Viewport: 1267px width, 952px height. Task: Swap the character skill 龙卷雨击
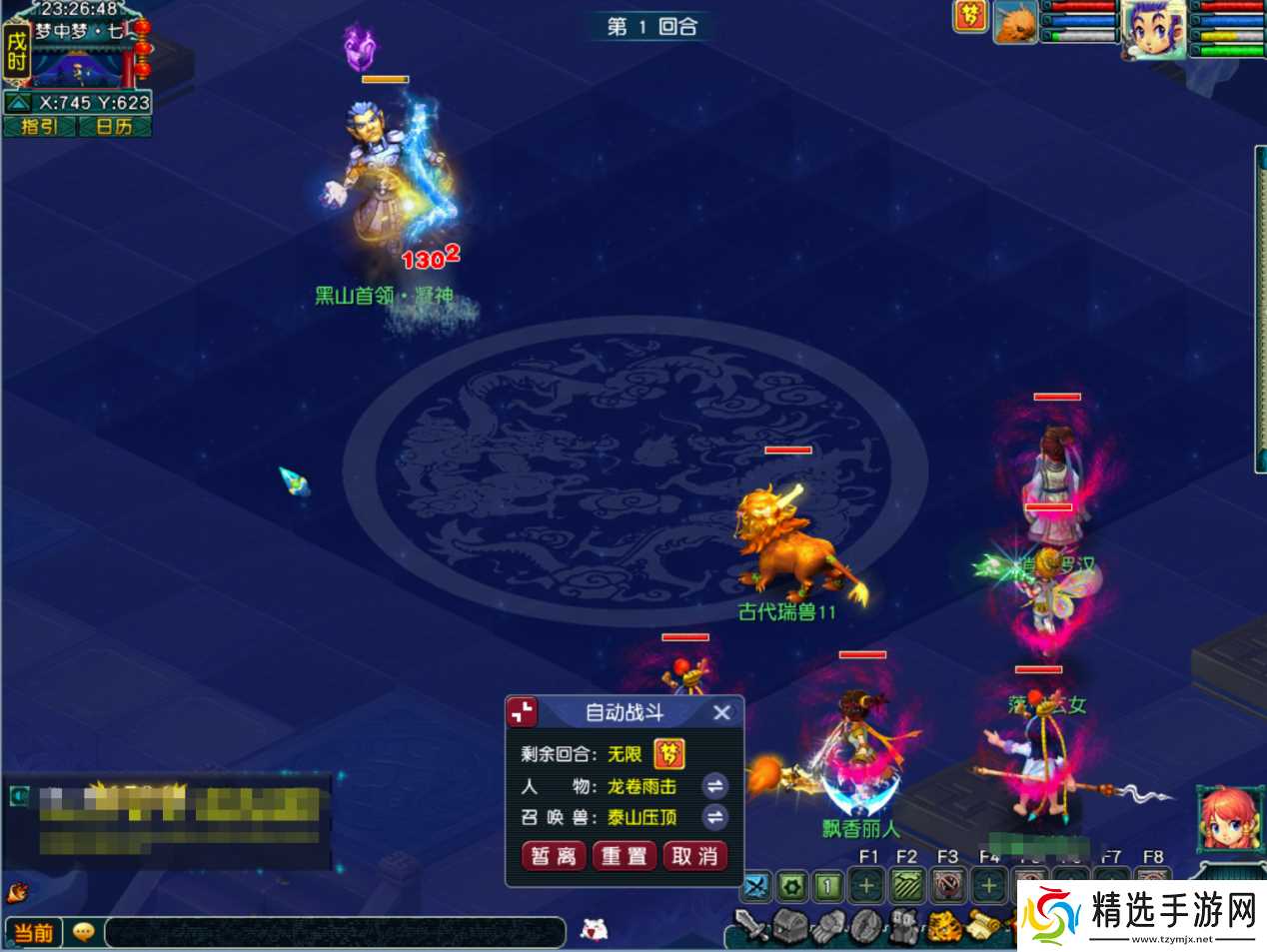(x=714, y=786)
